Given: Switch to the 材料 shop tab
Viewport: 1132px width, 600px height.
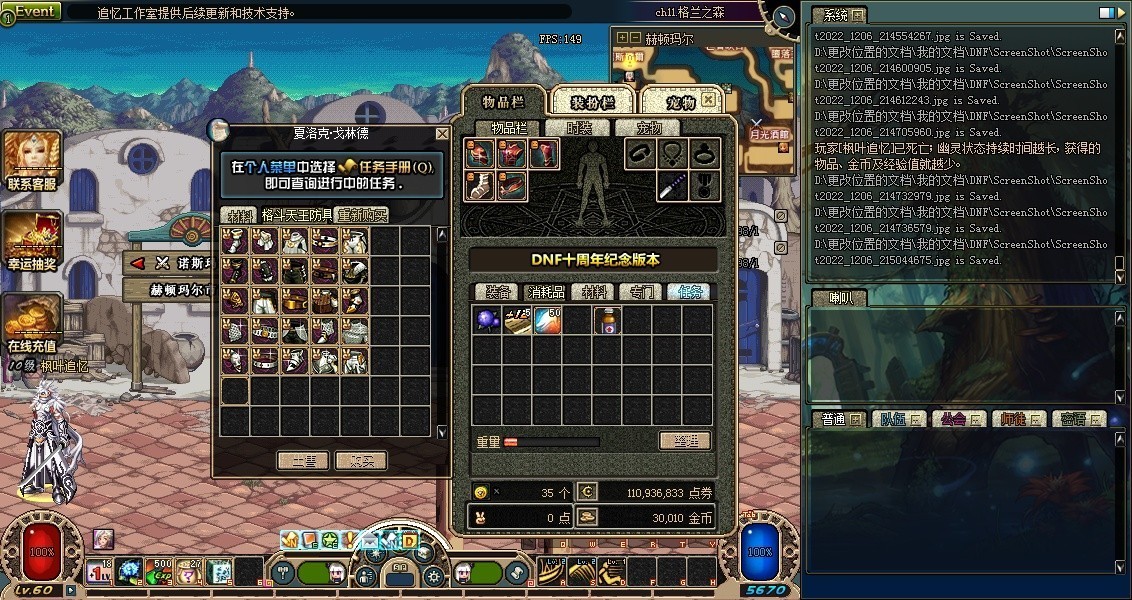Looking at the screenshot, I should [240, 215].
